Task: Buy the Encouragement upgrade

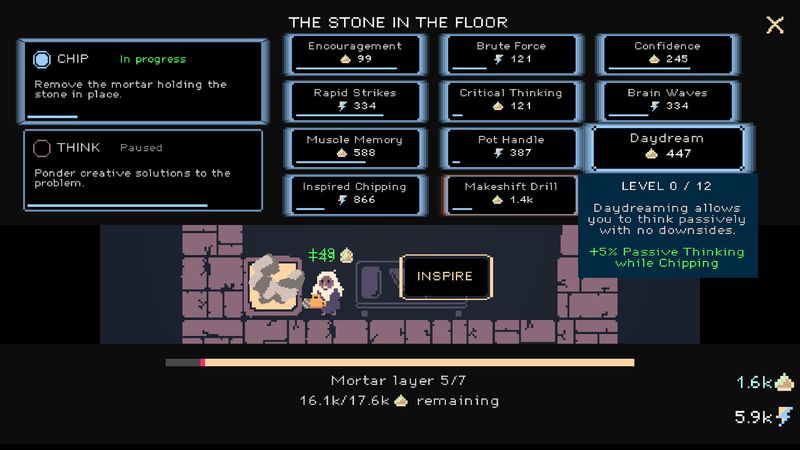Action: [355, 54]
